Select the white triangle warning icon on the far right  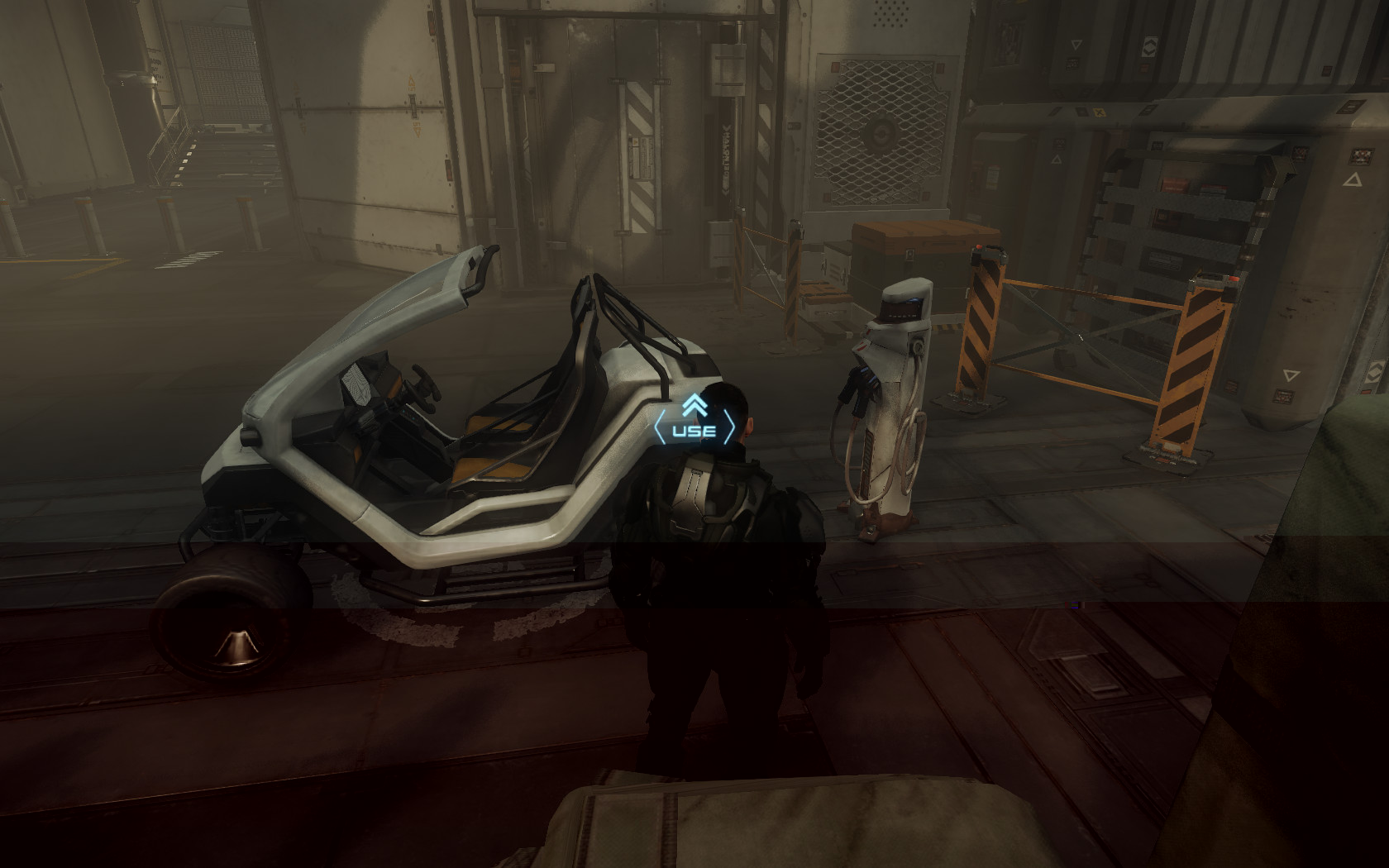click(1353, 180)
